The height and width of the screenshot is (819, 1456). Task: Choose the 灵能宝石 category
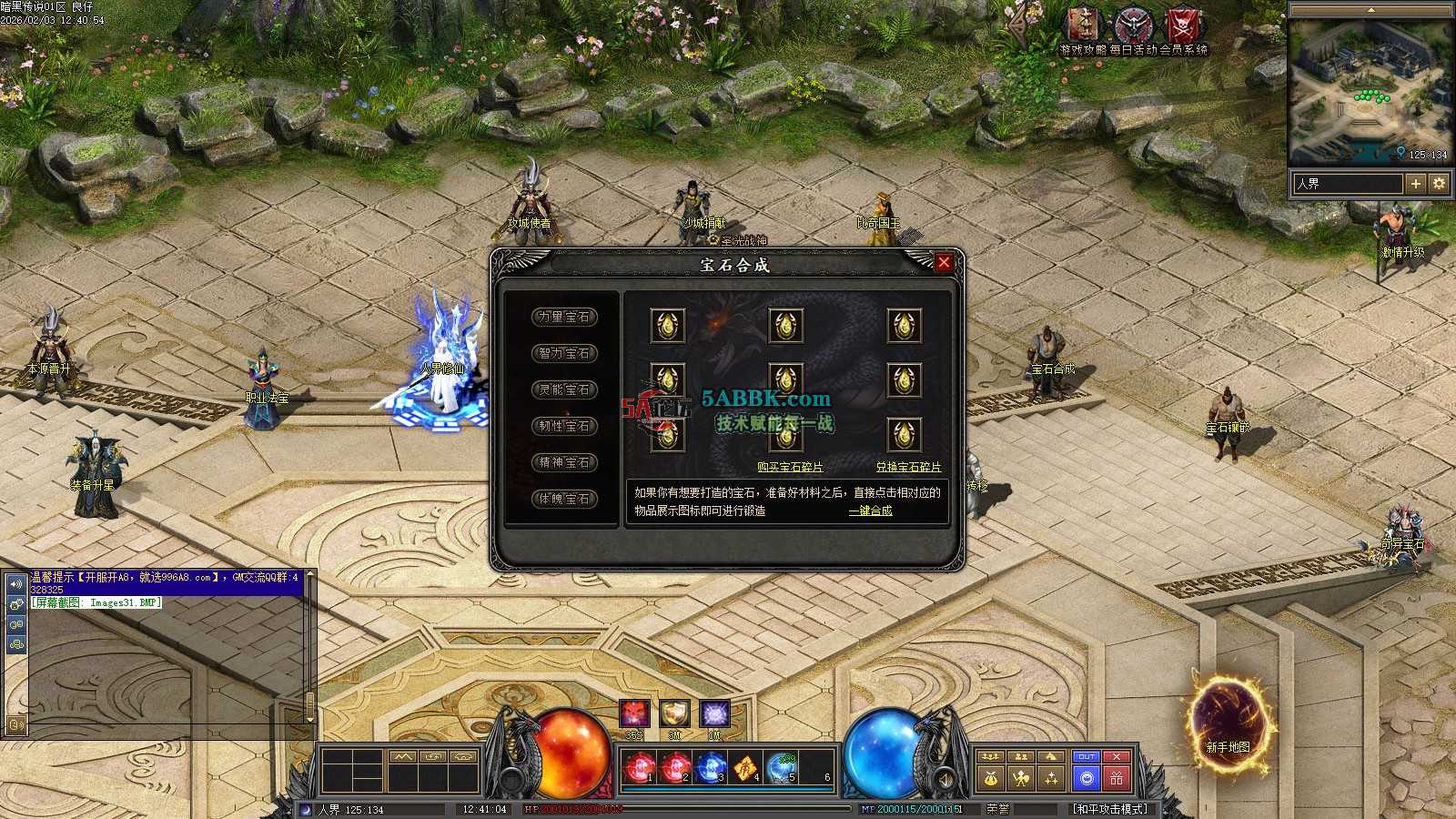564,389
